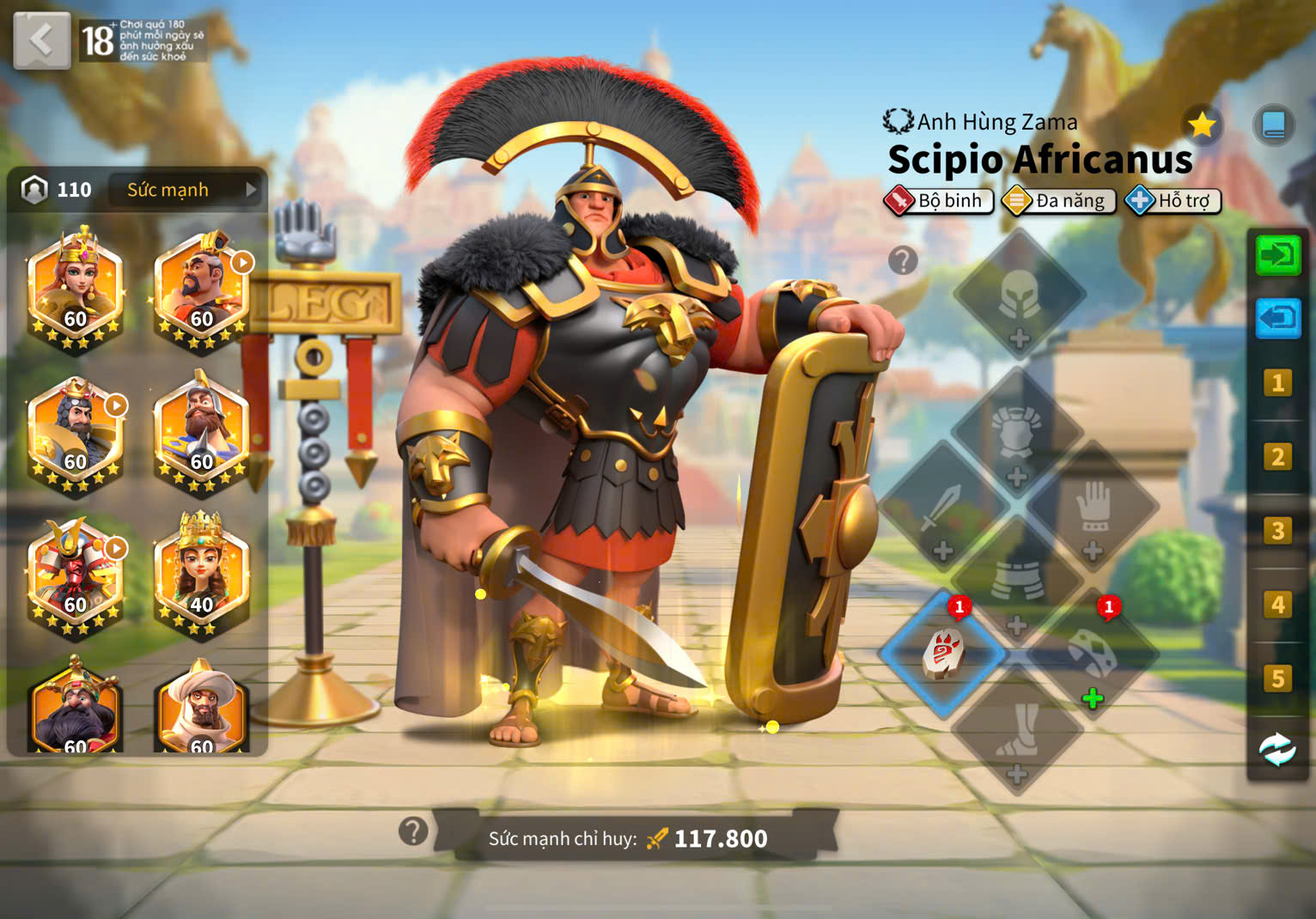Open the commander power help question mark
This screenshot has height=919, width=1316.
[x=413, y=831]
